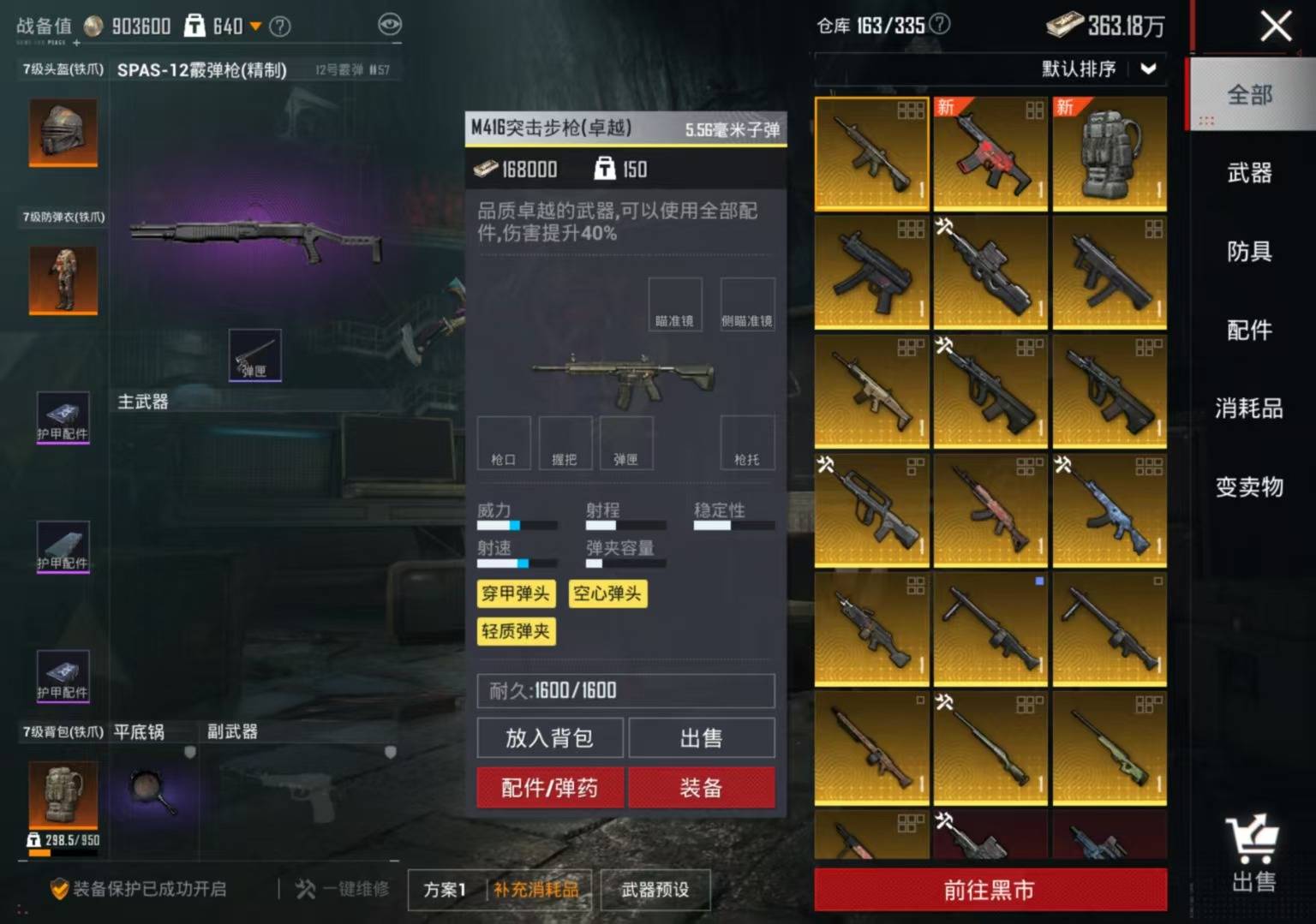The height and width of the screenshot is (924, 1316).
Task: Select the 全部 category tab
Action: coord(1249,94)
